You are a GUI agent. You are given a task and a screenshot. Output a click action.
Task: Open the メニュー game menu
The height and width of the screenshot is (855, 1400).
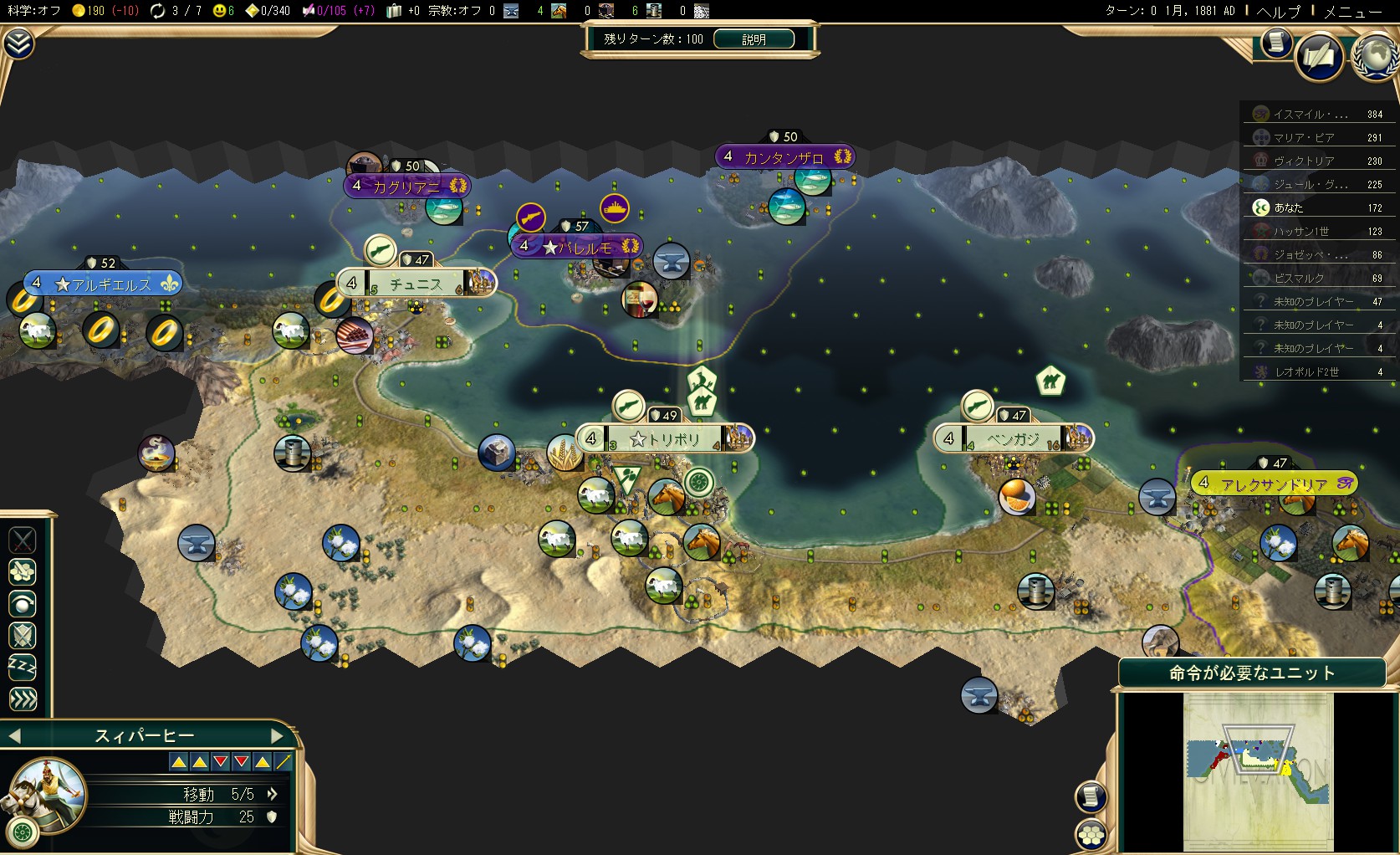pyautogui.click(x=1352, y=12)
